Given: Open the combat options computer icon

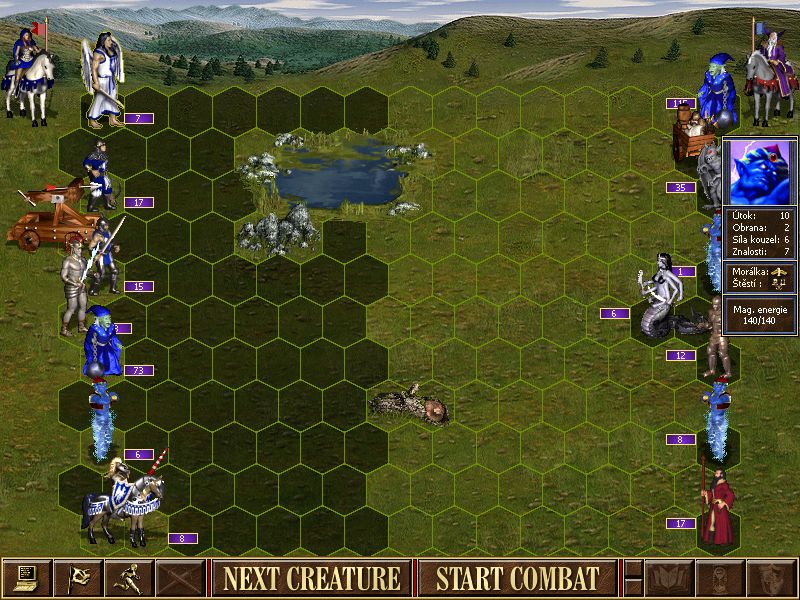Looking at the screenshot, I should pyautogui.click(x=26, y=577).
